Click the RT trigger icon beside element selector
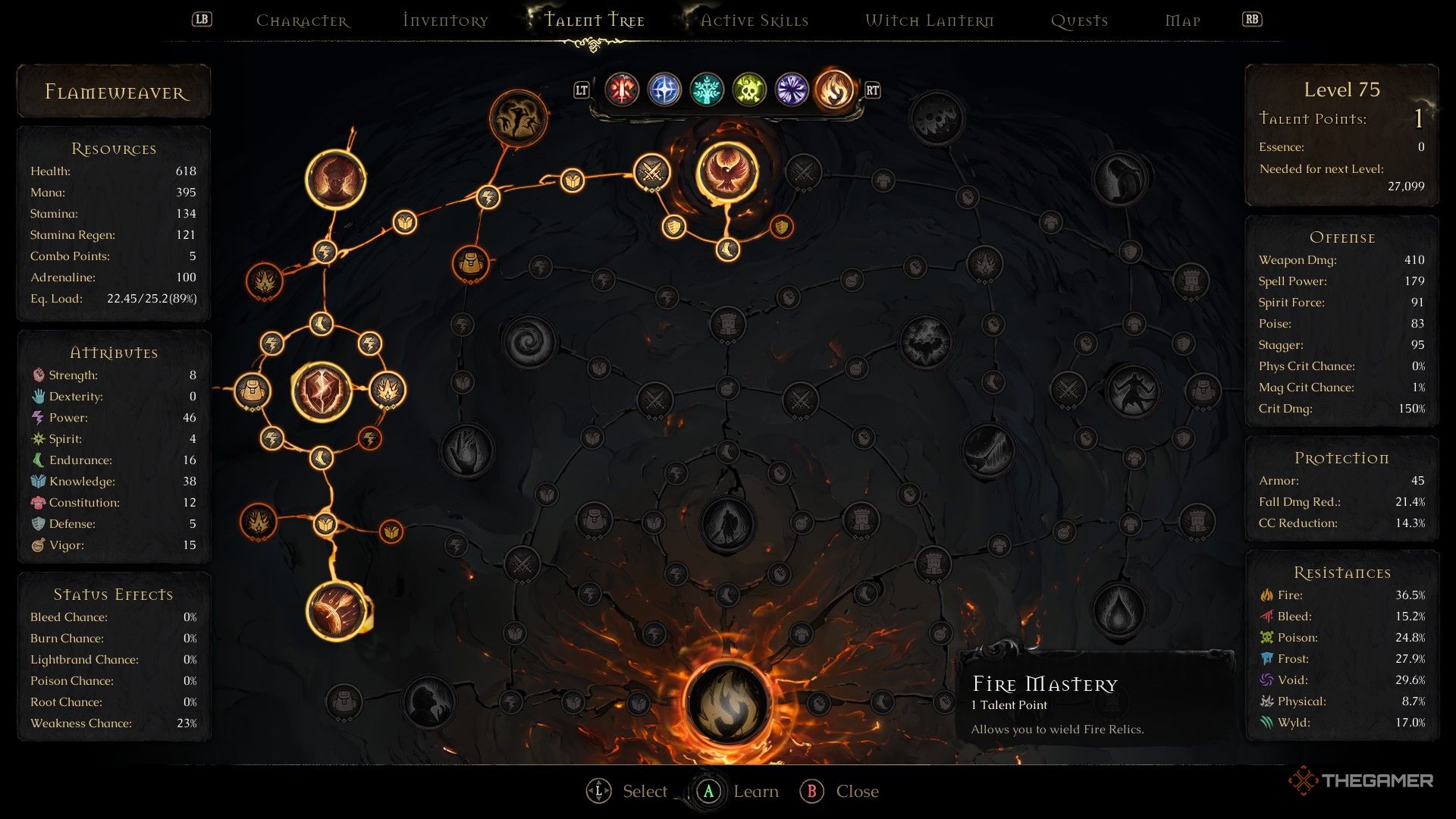Viewport: 1456px width, 819px height. pyautogui.click(x=871, y=90)
